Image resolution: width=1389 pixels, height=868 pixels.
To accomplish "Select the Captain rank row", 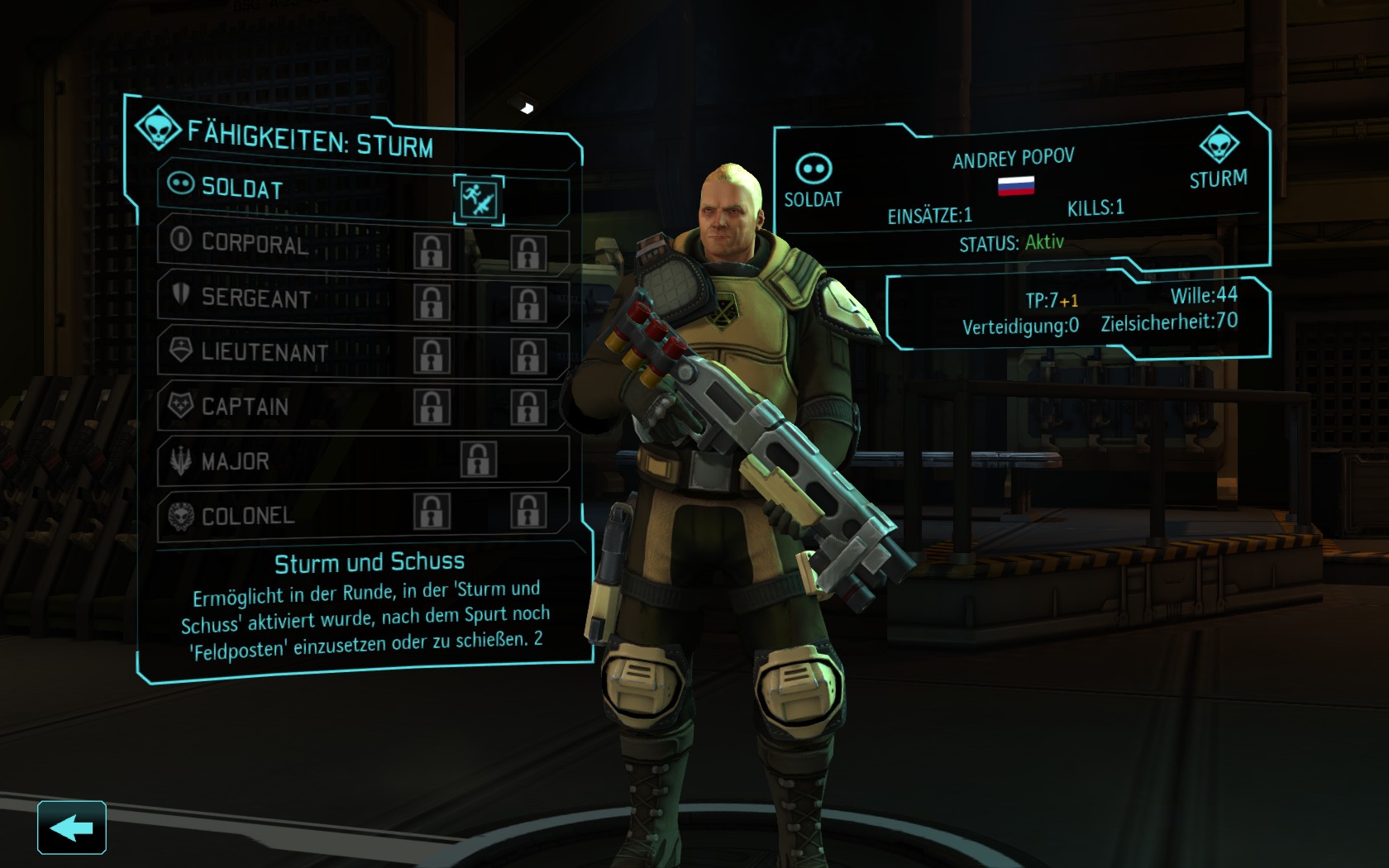I will coord(245,407).
